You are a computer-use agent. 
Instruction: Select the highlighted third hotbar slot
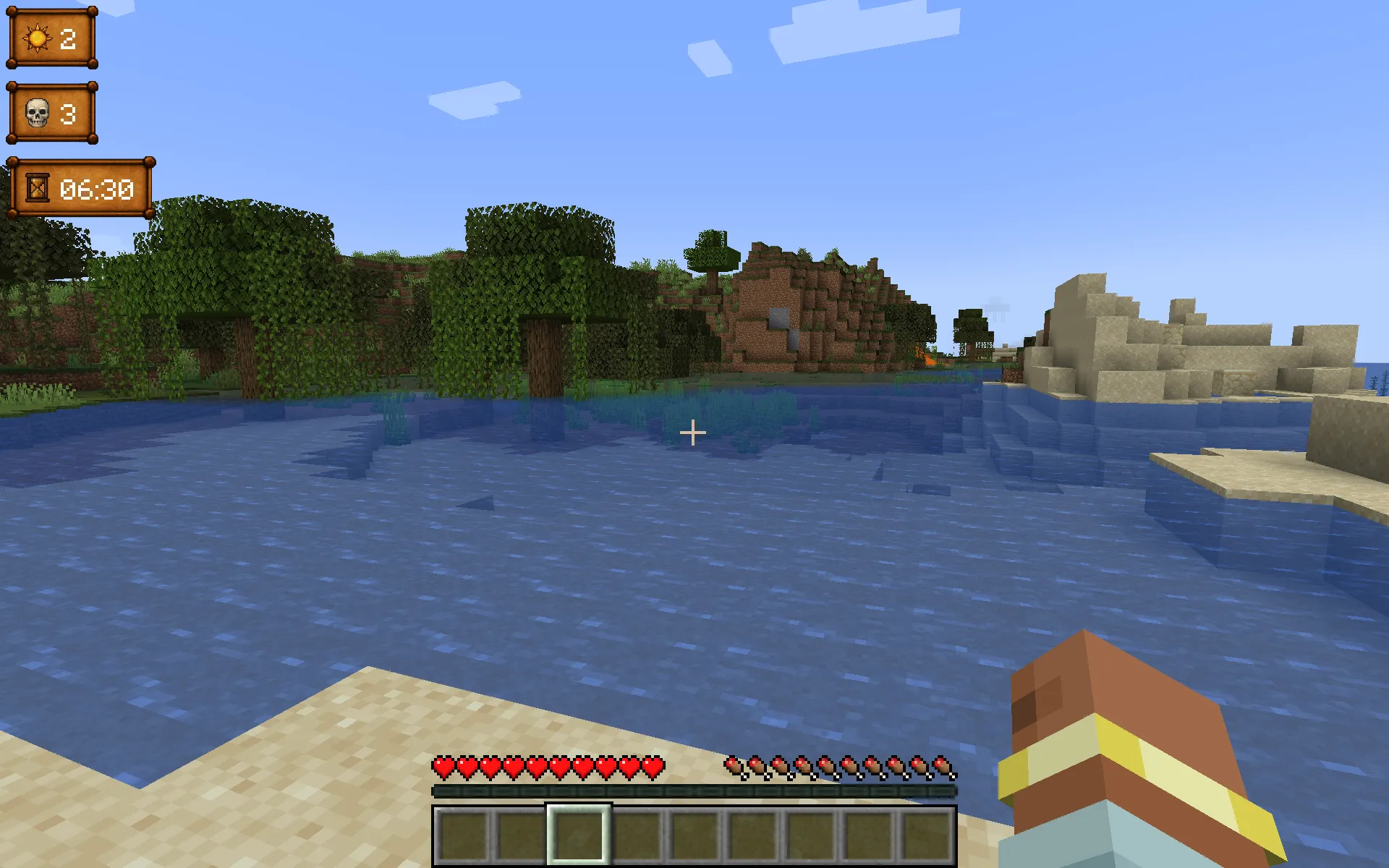(x=579, y=833)
